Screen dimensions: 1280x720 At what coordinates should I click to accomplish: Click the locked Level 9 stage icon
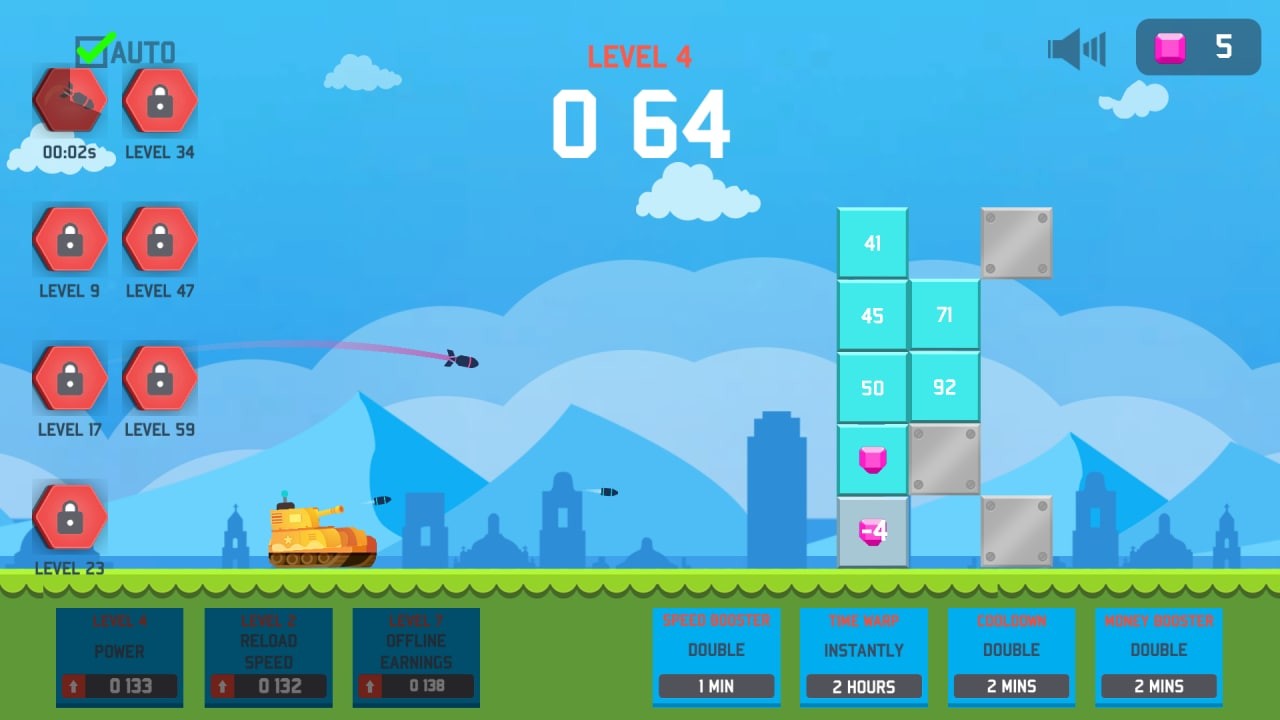point(68,240)
